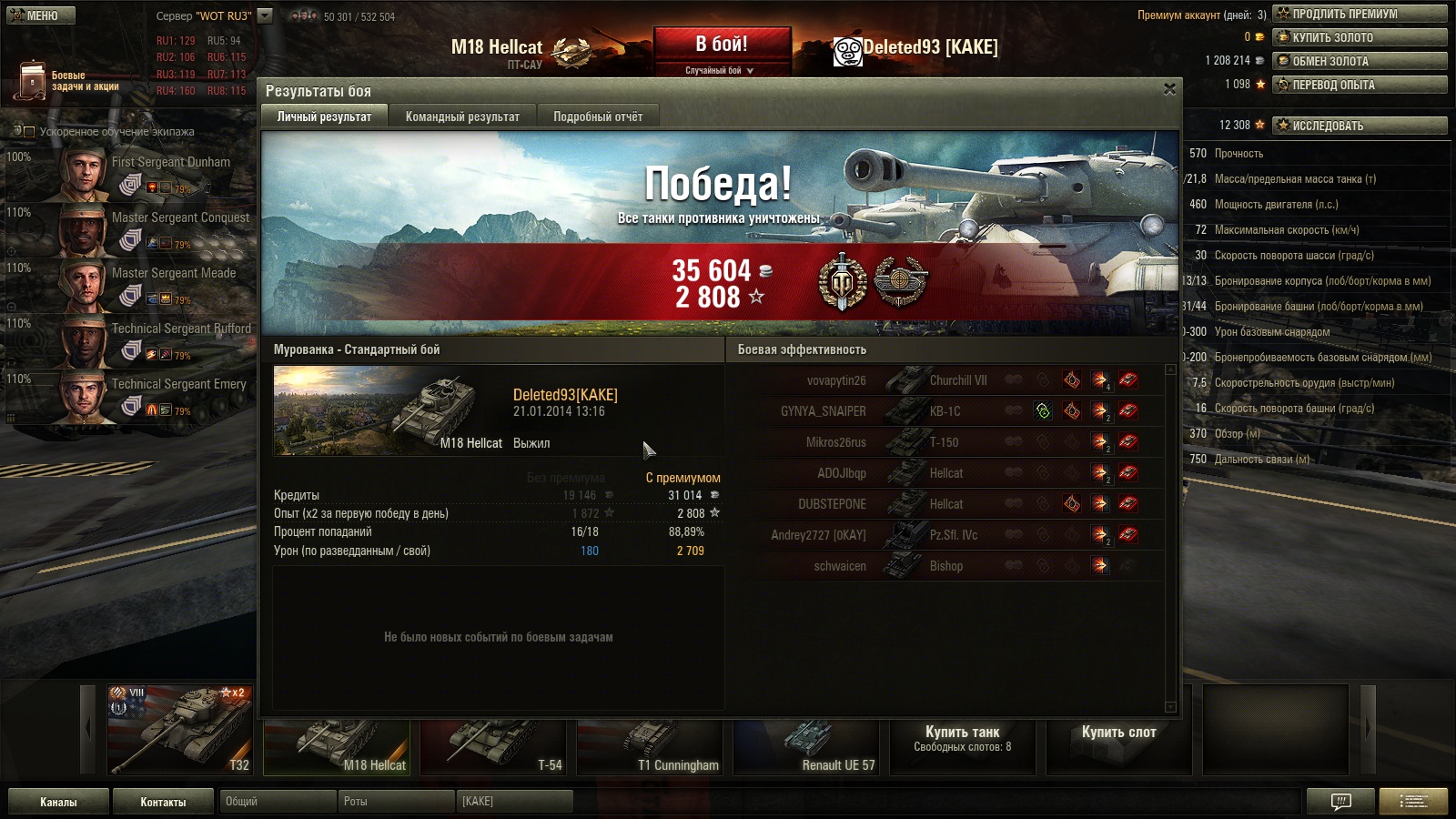Image resolution: width=1456 pixels, height=819 pixels.
Task: Buy a new tank via Купить танк
Action: point(962,739)
